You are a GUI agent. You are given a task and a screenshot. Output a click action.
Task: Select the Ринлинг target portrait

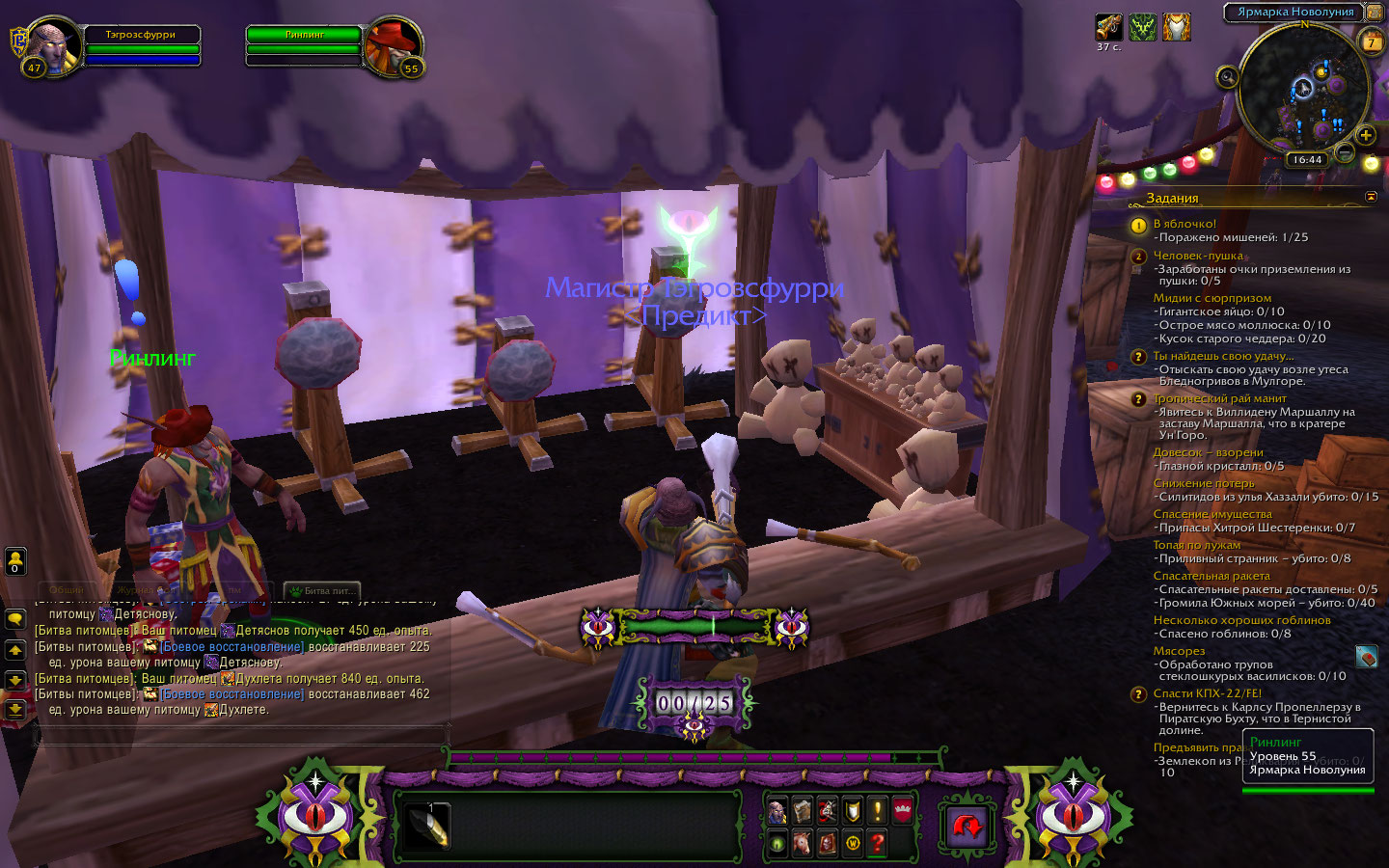(x=394, y=46)
